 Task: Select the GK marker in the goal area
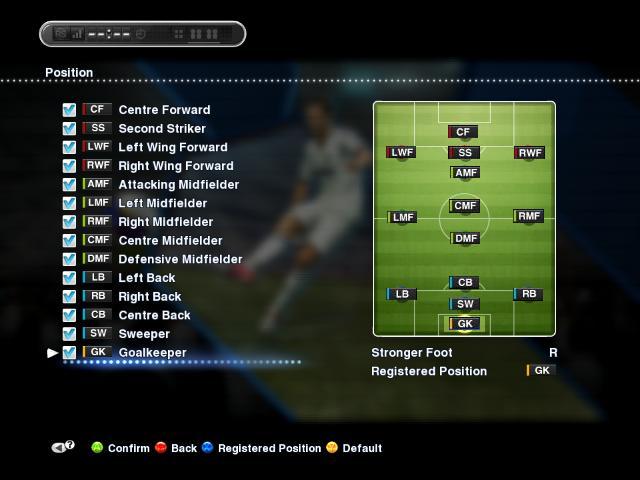click(x=463, y=324)
